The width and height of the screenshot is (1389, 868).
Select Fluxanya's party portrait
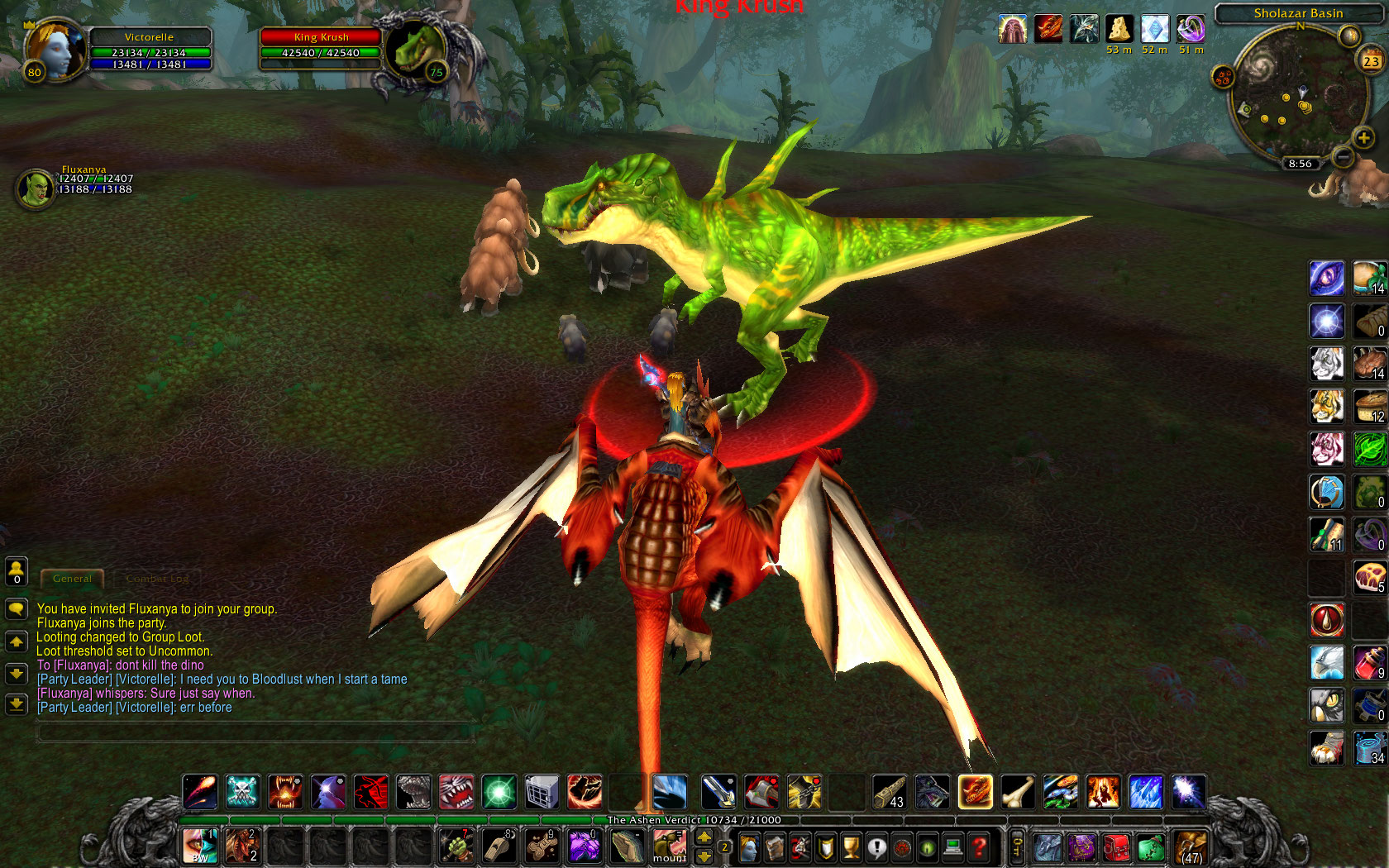[36, 188]
